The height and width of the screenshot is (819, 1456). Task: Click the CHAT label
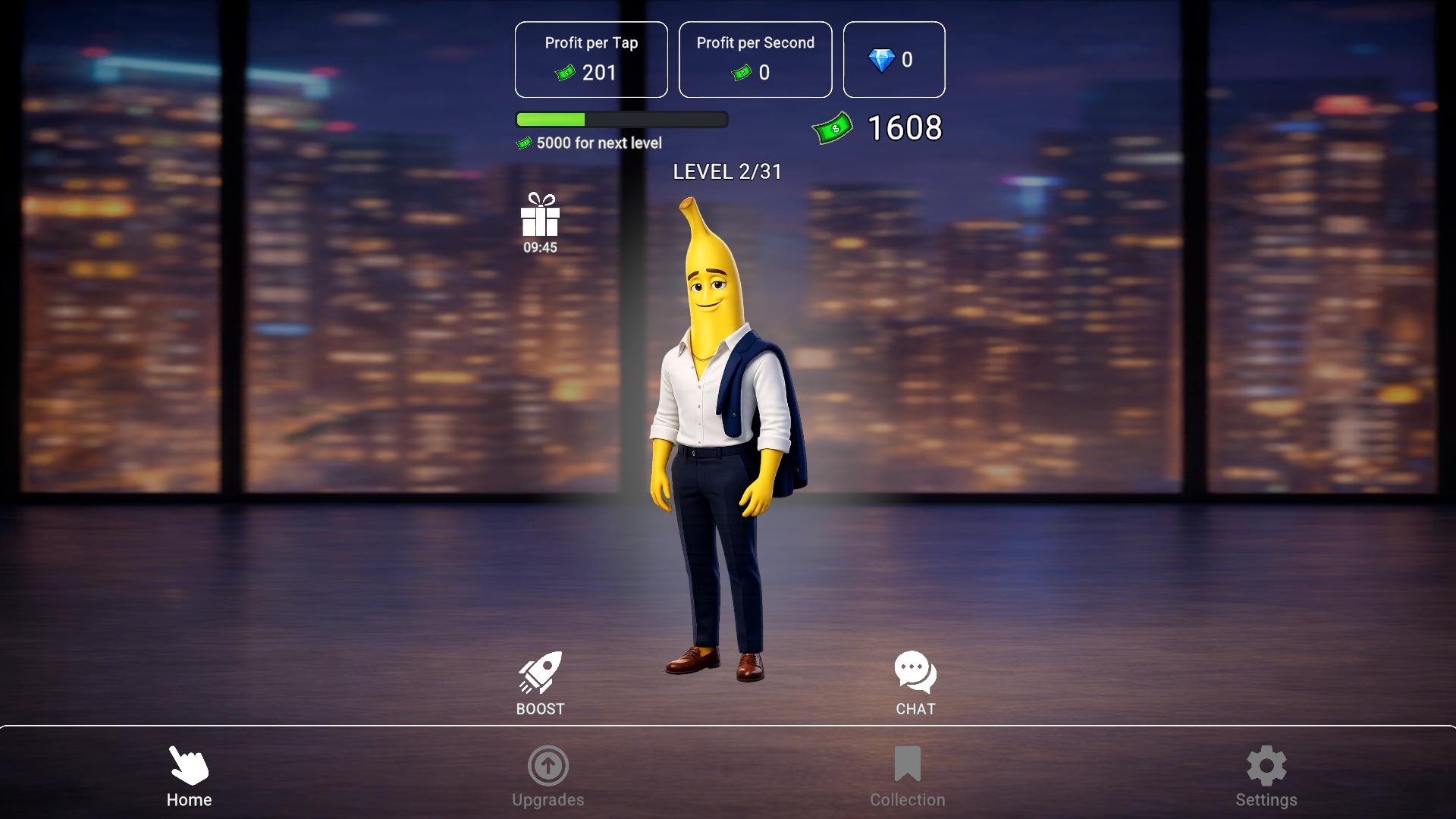tap(915, 709)
